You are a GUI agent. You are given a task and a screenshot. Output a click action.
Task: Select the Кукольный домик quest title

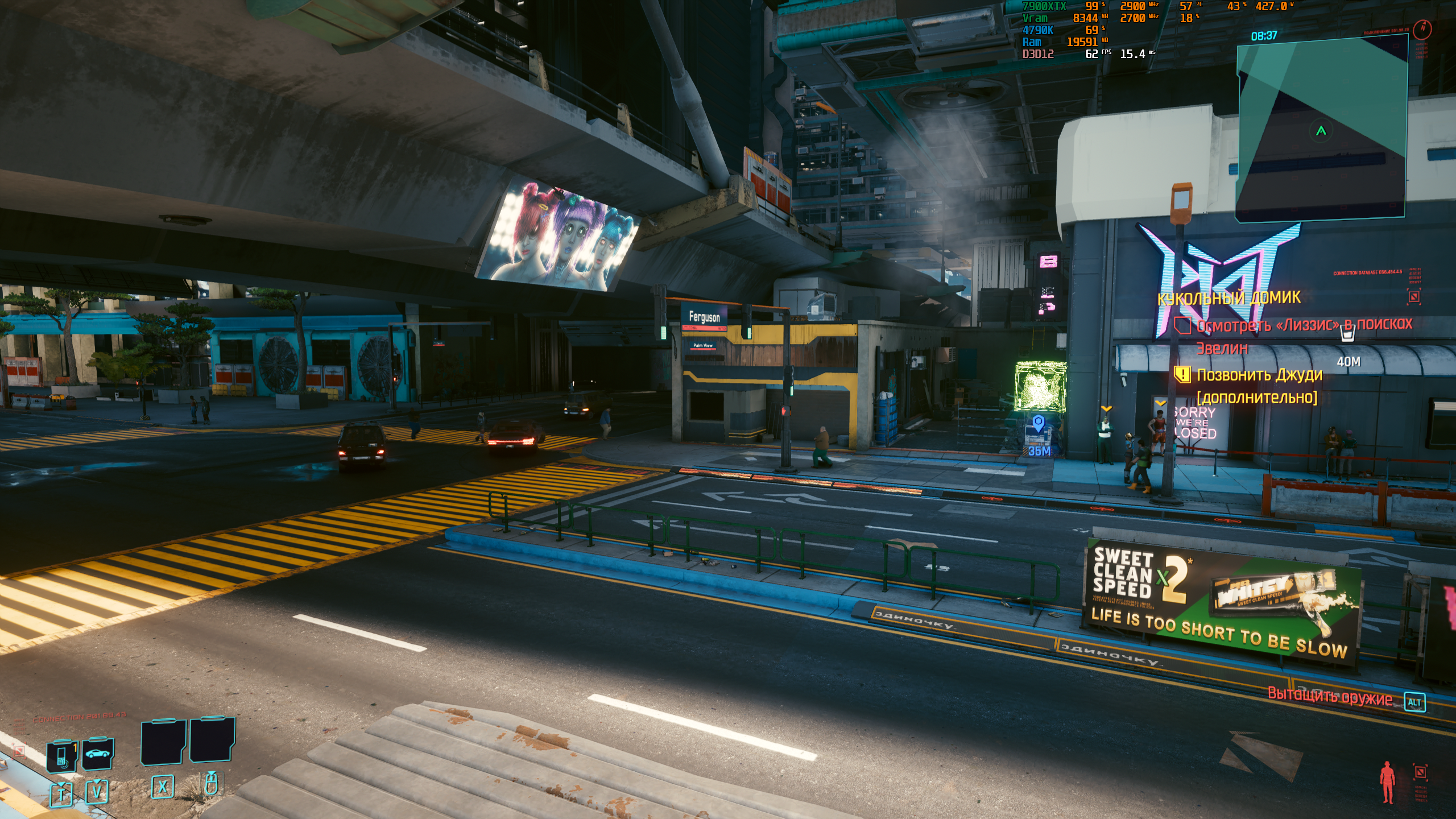(1228, 297)
